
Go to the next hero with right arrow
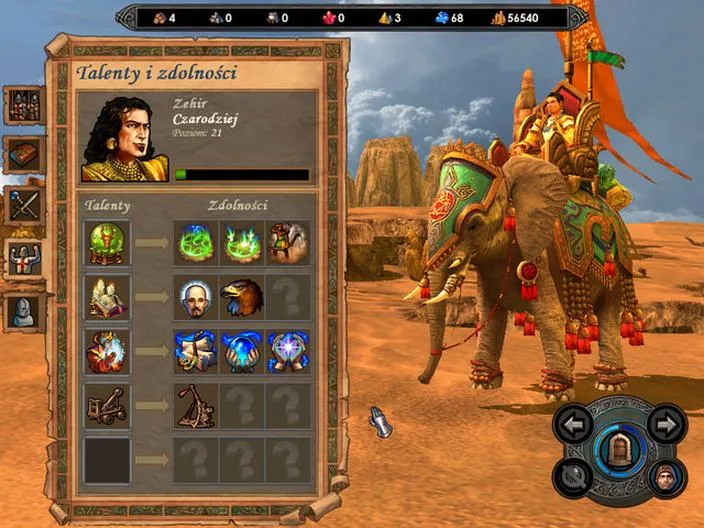point(665,422)
